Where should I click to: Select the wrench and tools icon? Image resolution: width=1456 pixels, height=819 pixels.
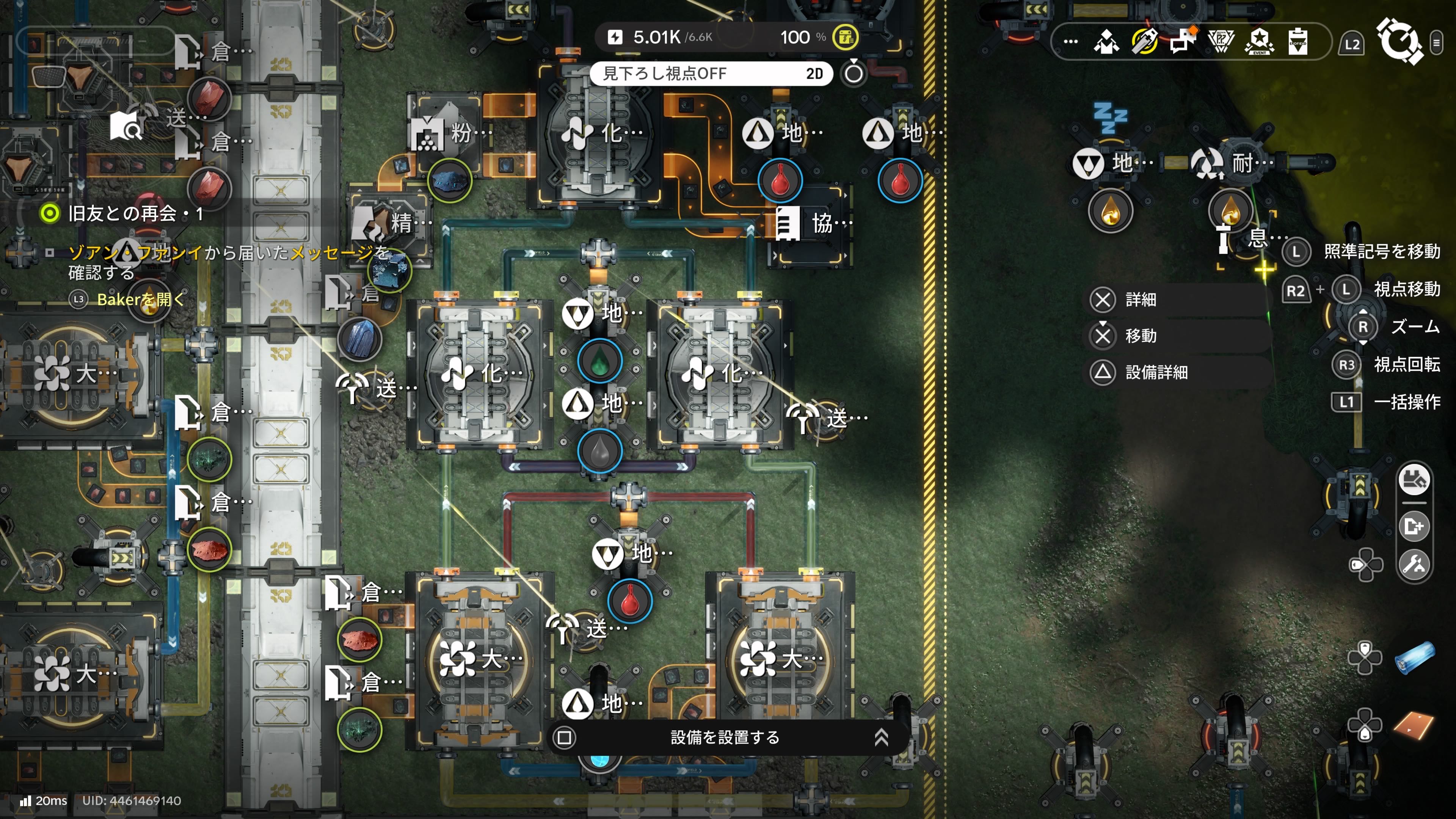(1414, 564)
